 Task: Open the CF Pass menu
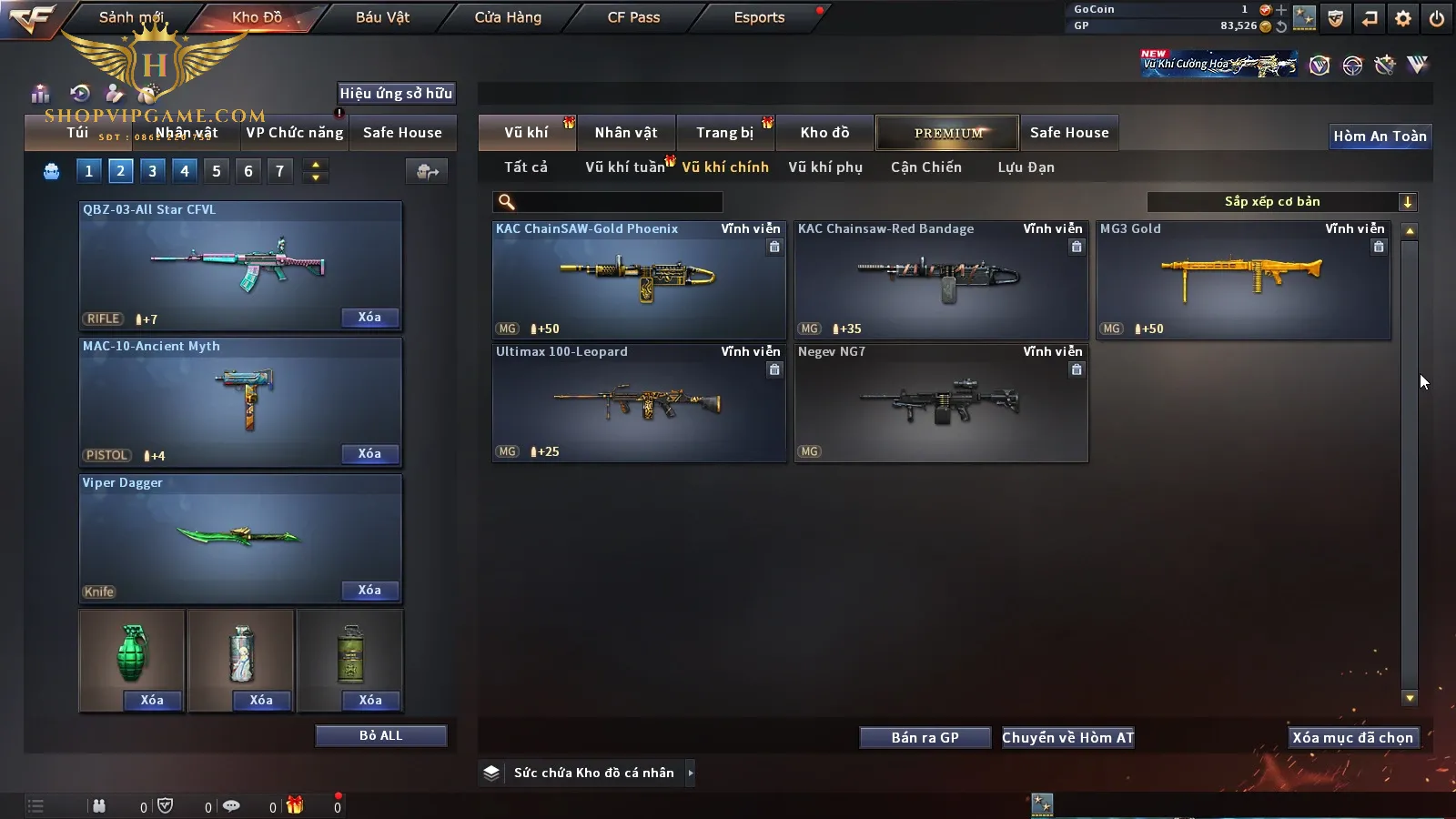pyautogui.click(x=633, y=17)
